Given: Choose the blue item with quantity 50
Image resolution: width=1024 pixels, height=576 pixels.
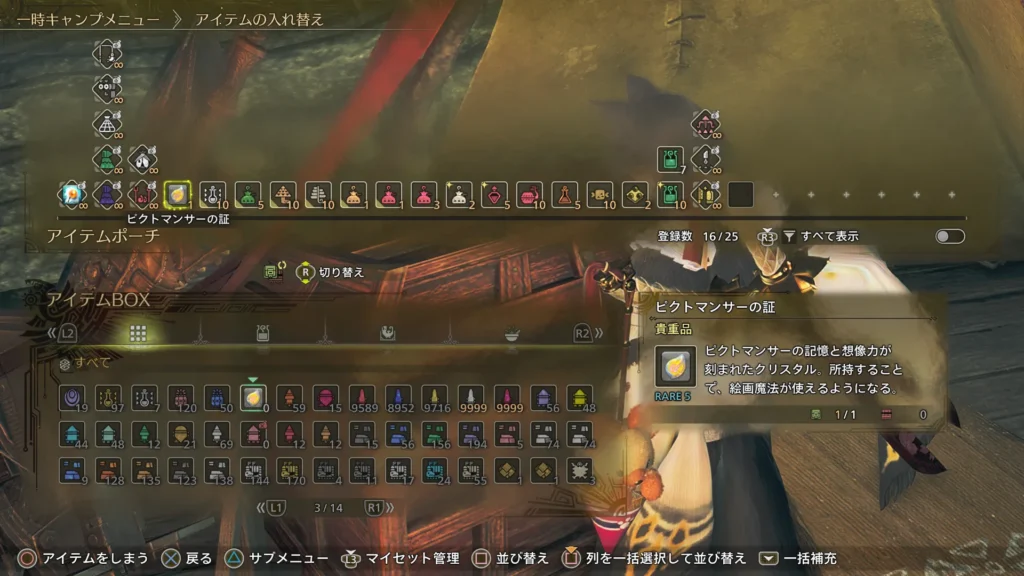Looking at the screenshot, I should coord(216,398).
